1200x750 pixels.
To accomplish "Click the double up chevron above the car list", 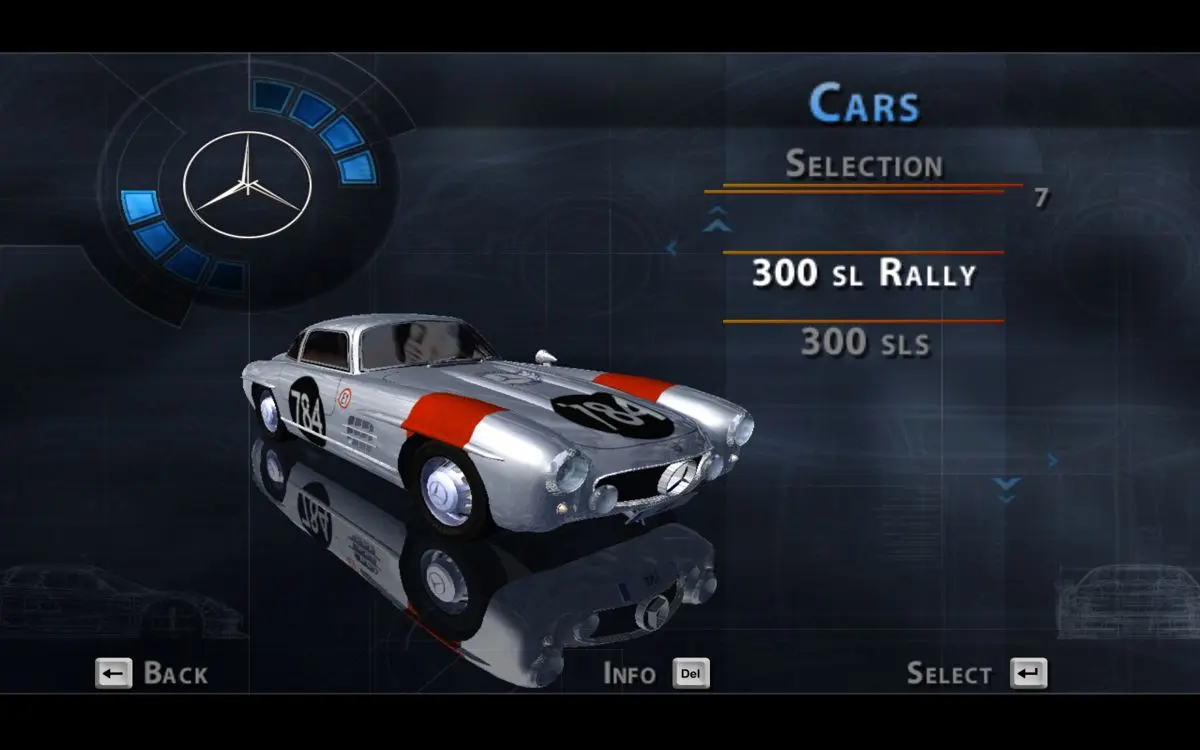I will (x=717, y=219).
